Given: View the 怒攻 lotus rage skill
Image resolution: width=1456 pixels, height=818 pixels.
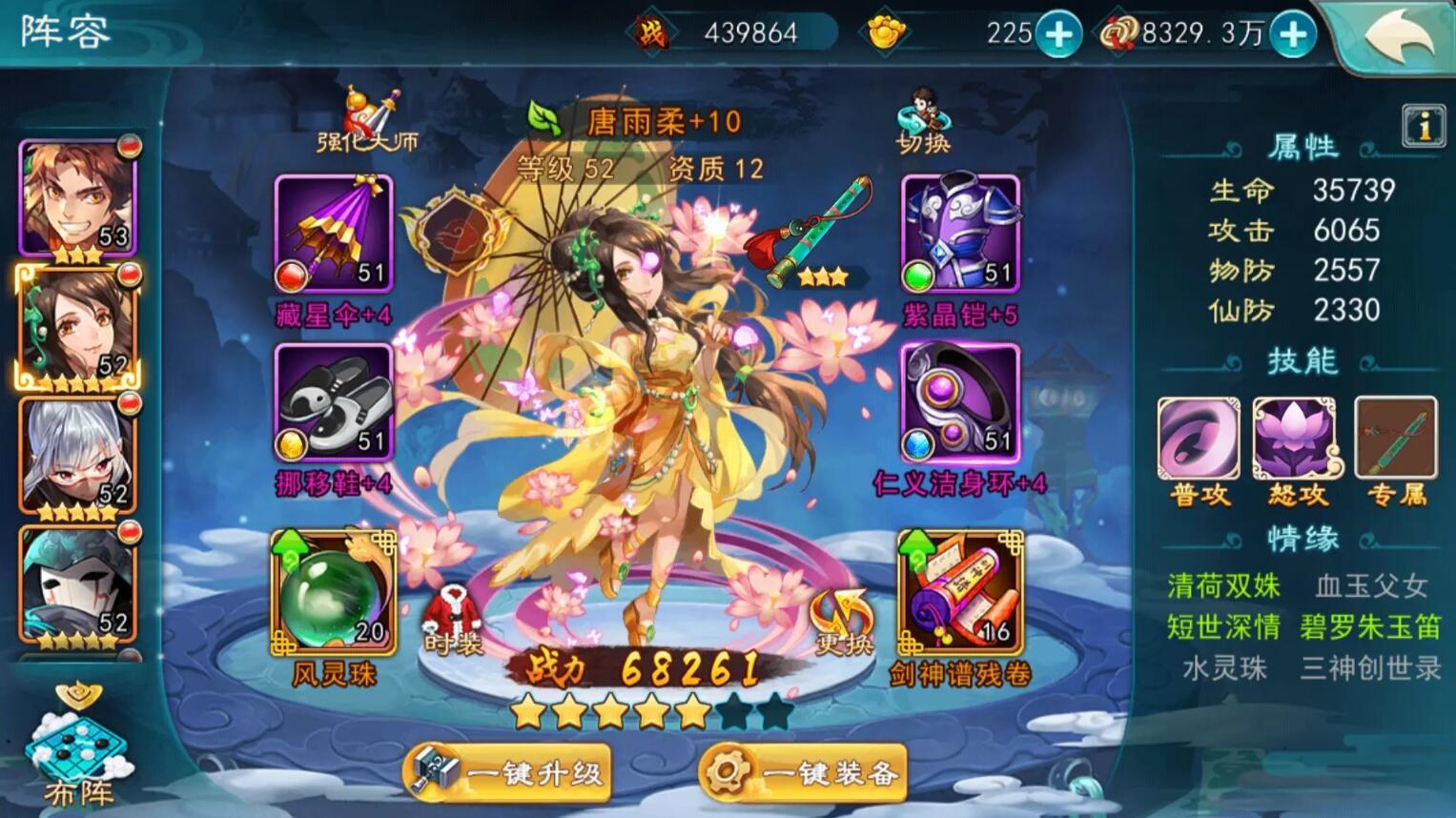Looking at the screenshot, I should [x=1296, y=440].
